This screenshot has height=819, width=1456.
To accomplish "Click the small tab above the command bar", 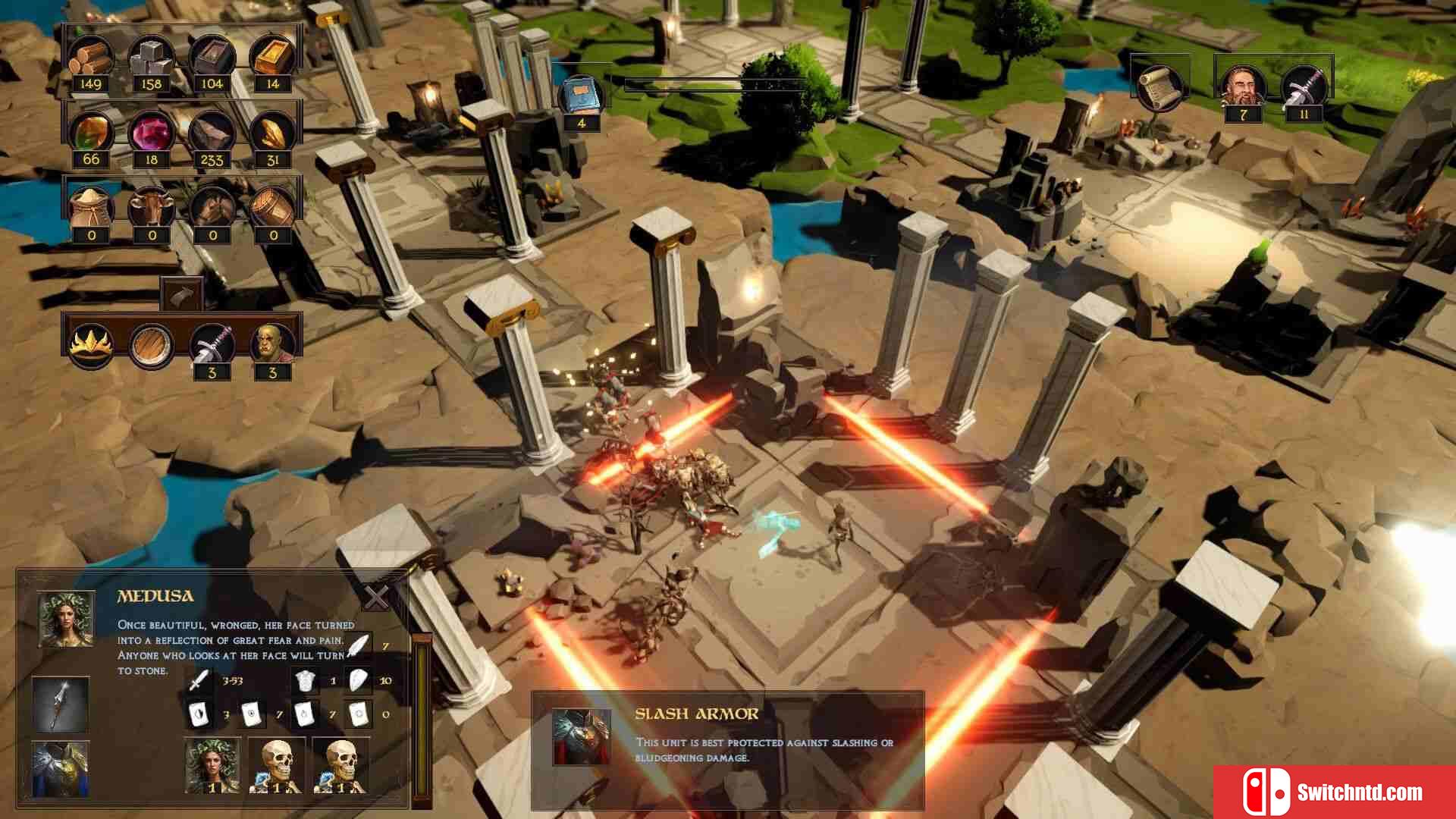I will click(x=181, y=294).
